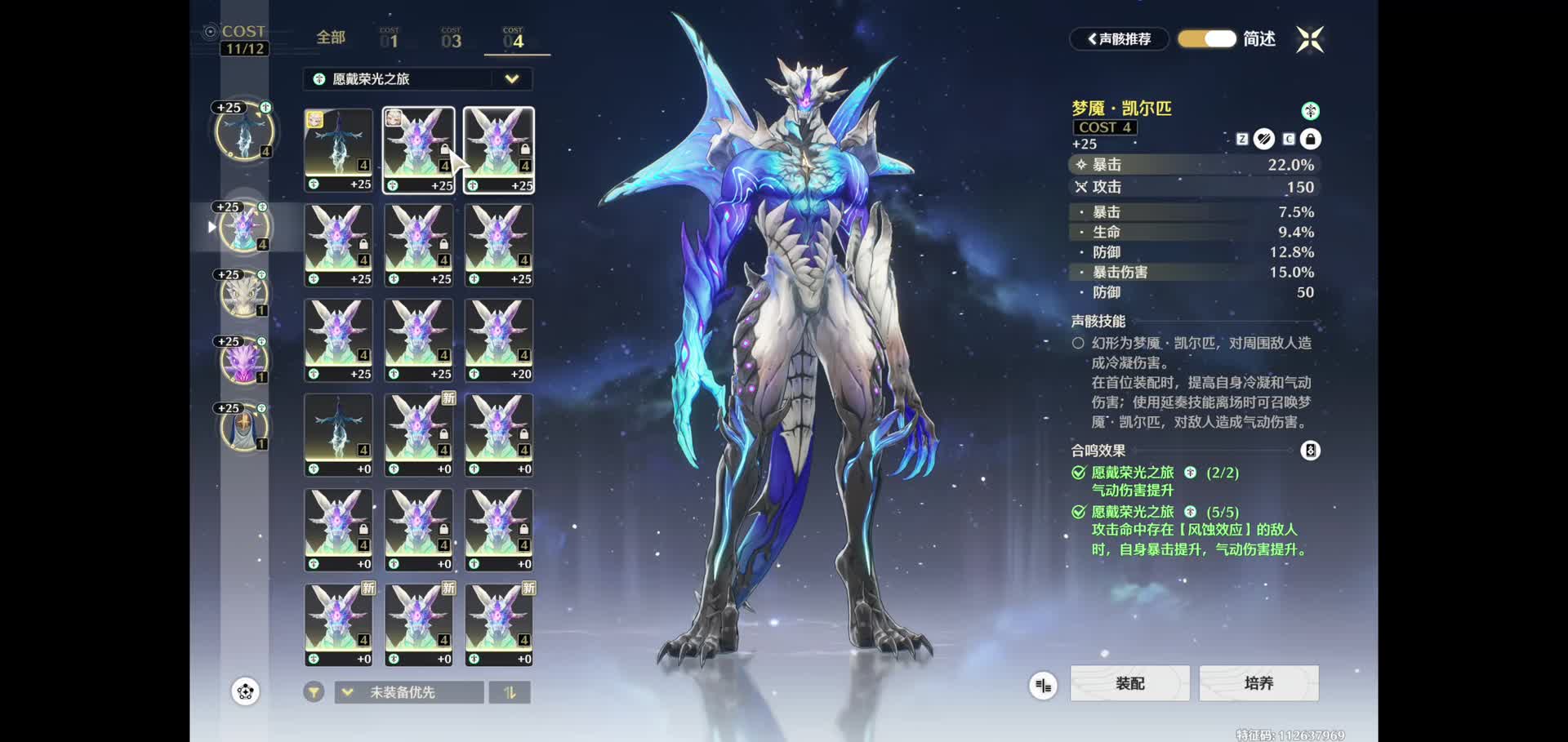
Task: Open the compare stats list icon
Action: pyautogui.click(x=1043, y=686)
